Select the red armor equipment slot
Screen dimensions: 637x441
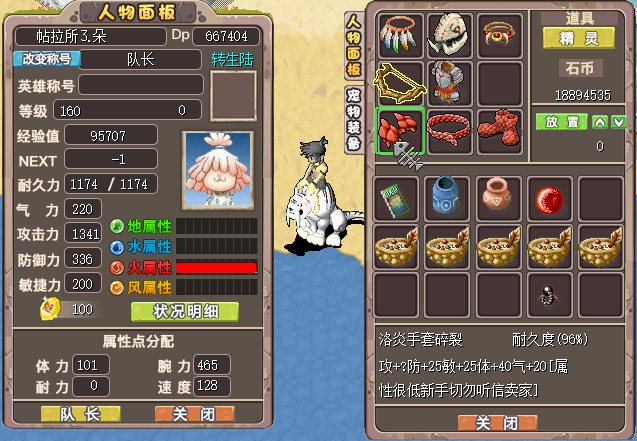[449, 83]
